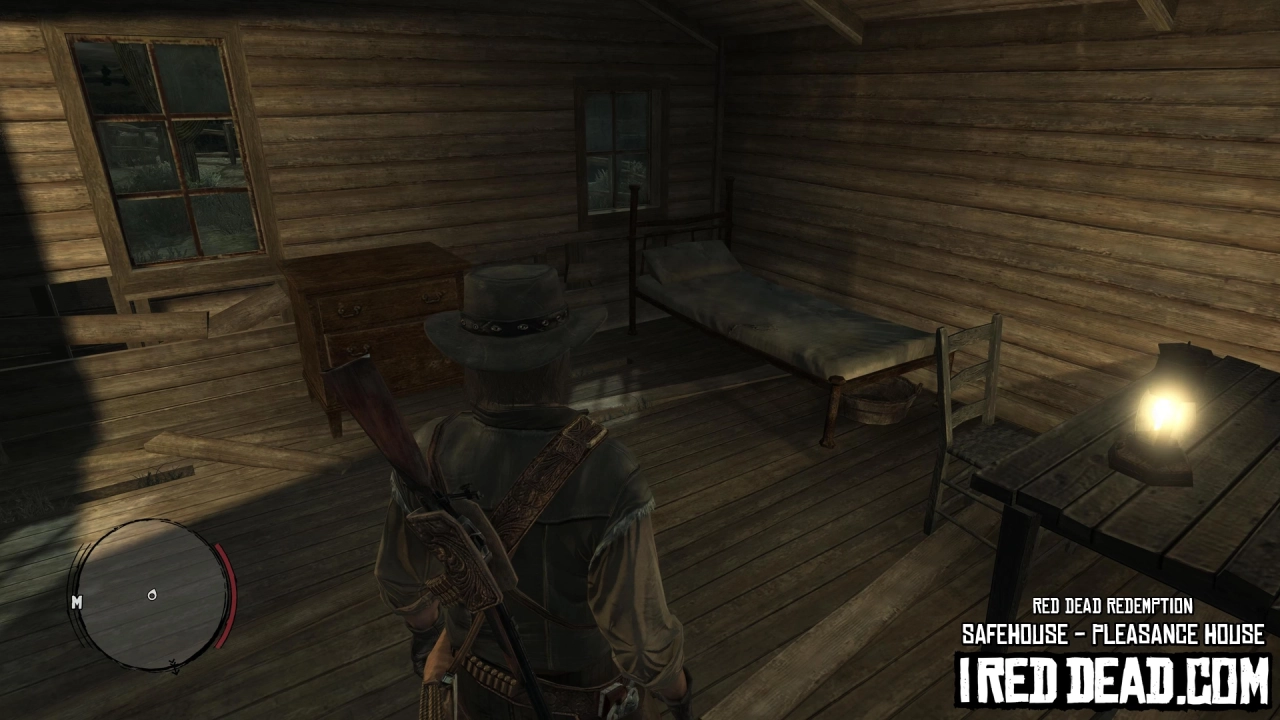Viewport: 1280px width, 720px height.
Task: Open the IREDDEAD.COM watermark link
Action: pyautogui.click(x=1113, y=680)
